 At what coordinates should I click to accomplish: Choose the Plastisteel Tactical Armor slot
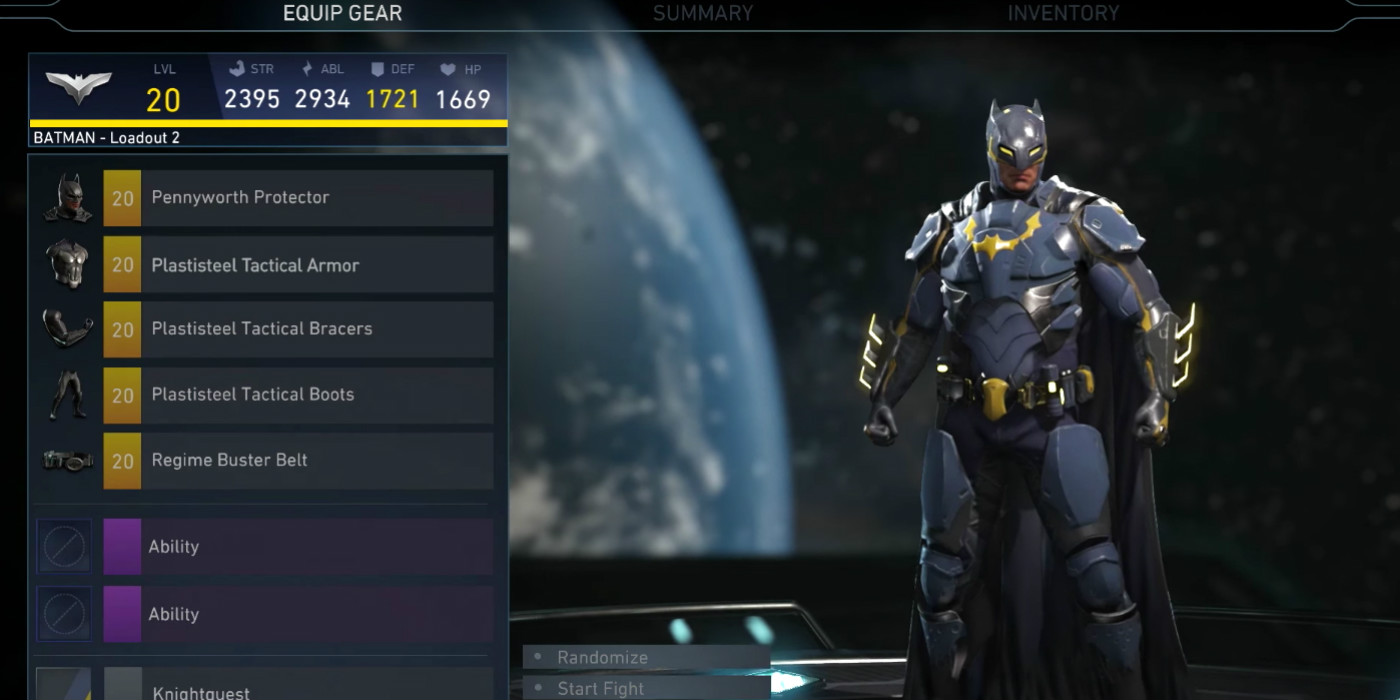pyautogui.click(x=298, y=265)
